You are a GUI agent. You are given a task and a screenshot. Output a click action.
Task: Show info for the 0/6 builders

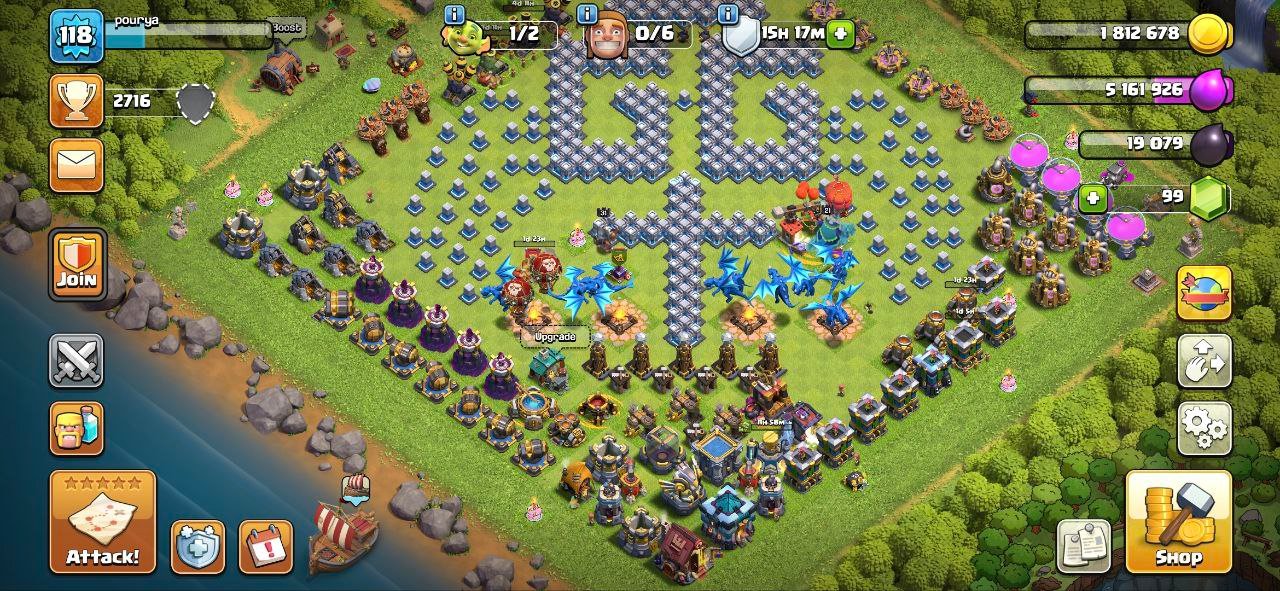589,14
